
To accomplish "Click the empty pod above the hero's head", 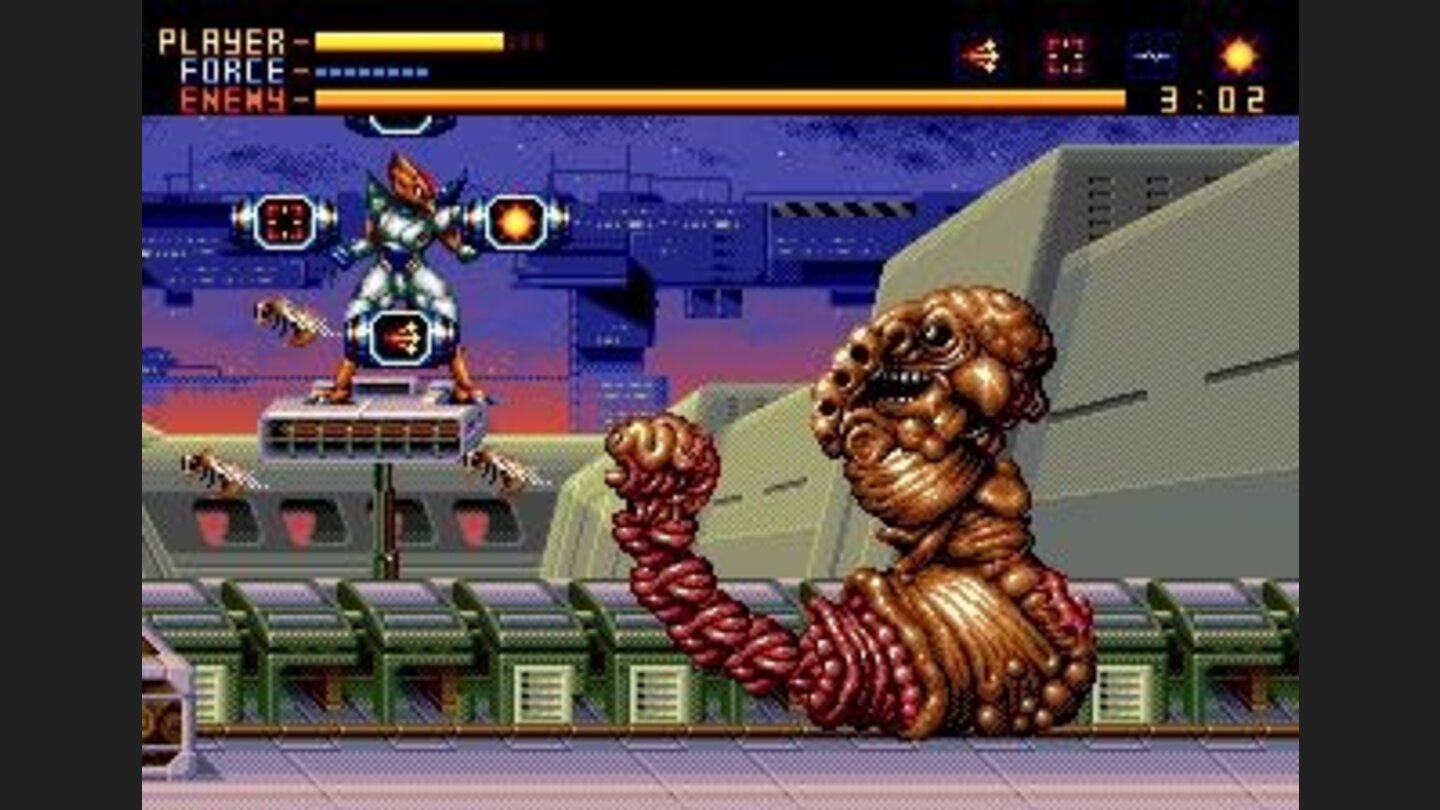I will (x=398, y=120).
